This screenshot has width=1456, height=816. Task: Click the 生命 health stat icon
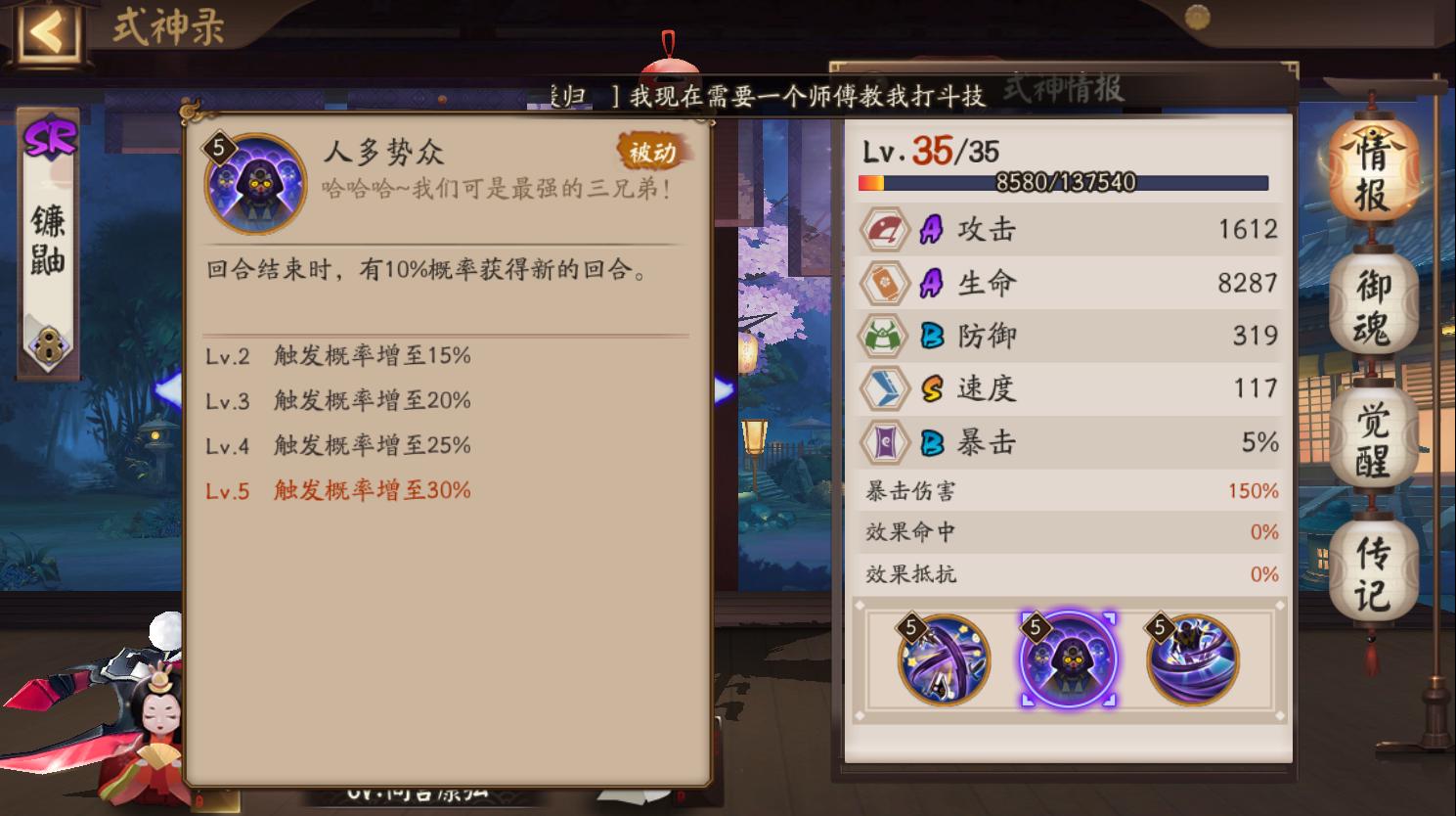click(x=884, y=282)
